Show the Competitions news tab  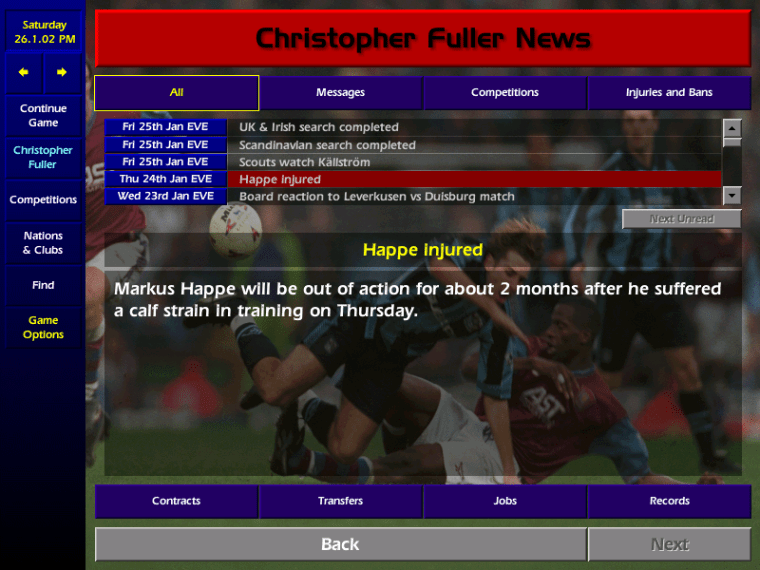click(505, 93)
